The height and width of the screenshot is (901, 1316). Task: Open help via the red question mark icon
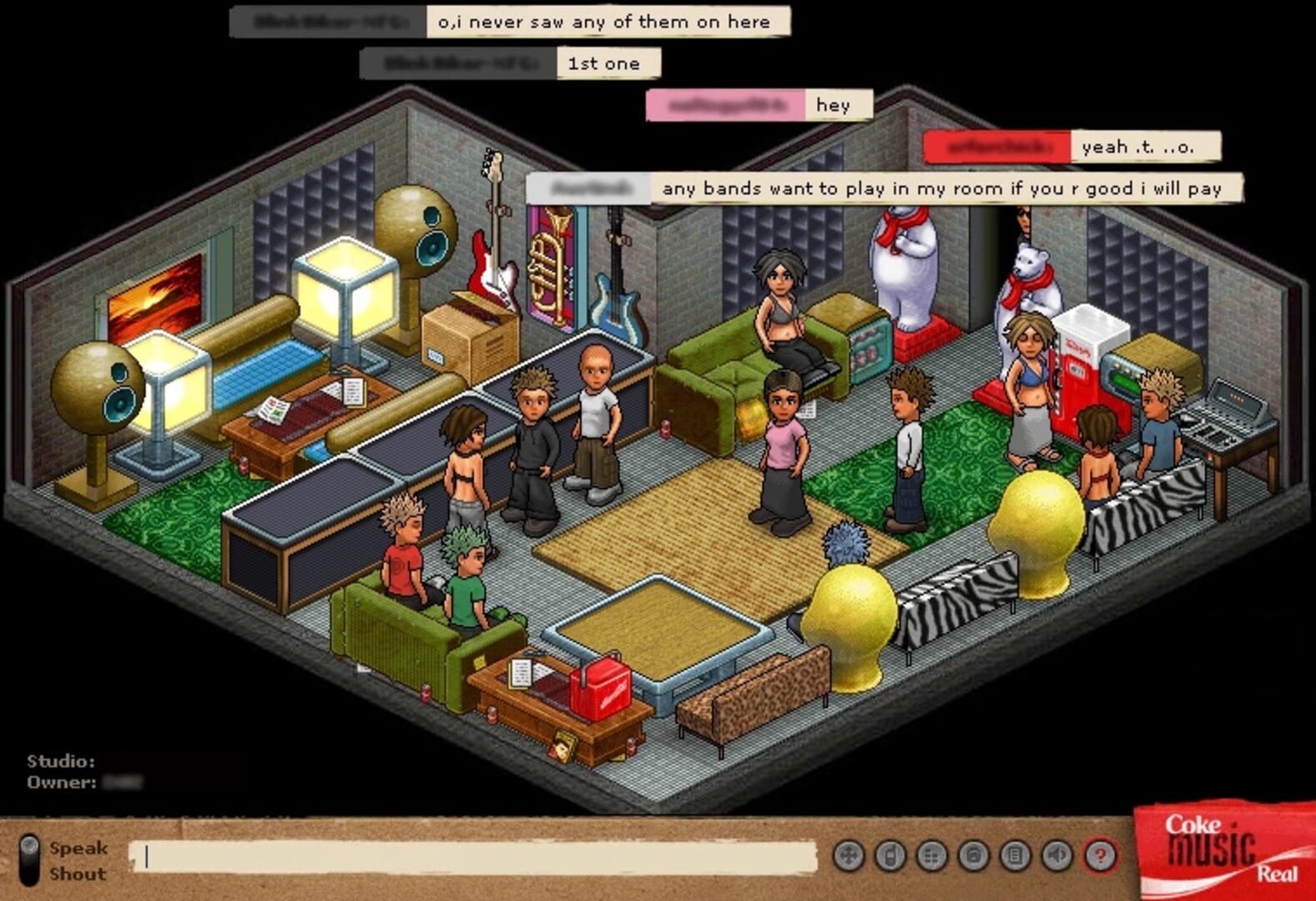[1101, 853]
